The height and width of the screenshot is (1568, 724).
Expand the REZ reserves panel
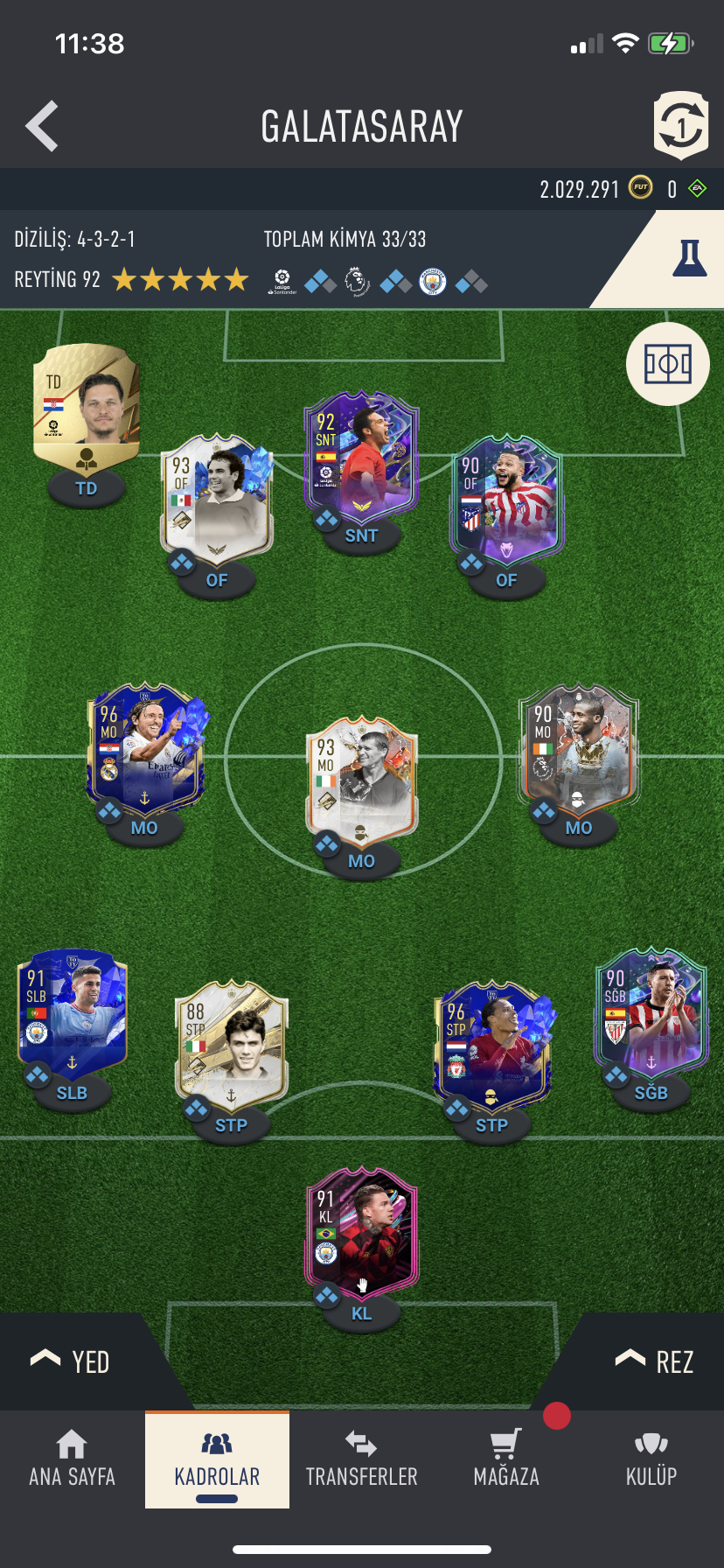pos(654,1361)
